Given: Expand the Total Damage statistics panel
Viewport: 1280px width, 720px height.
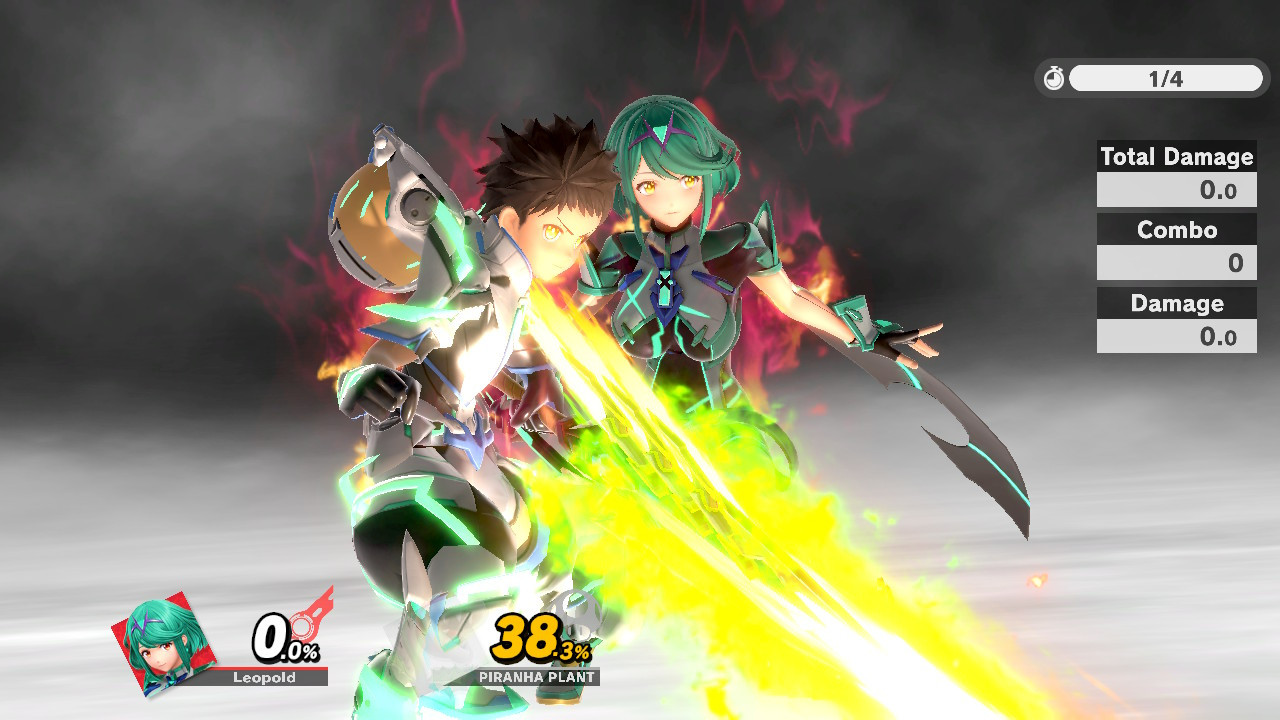Looking at the screenshot, I should point(1176,172).
